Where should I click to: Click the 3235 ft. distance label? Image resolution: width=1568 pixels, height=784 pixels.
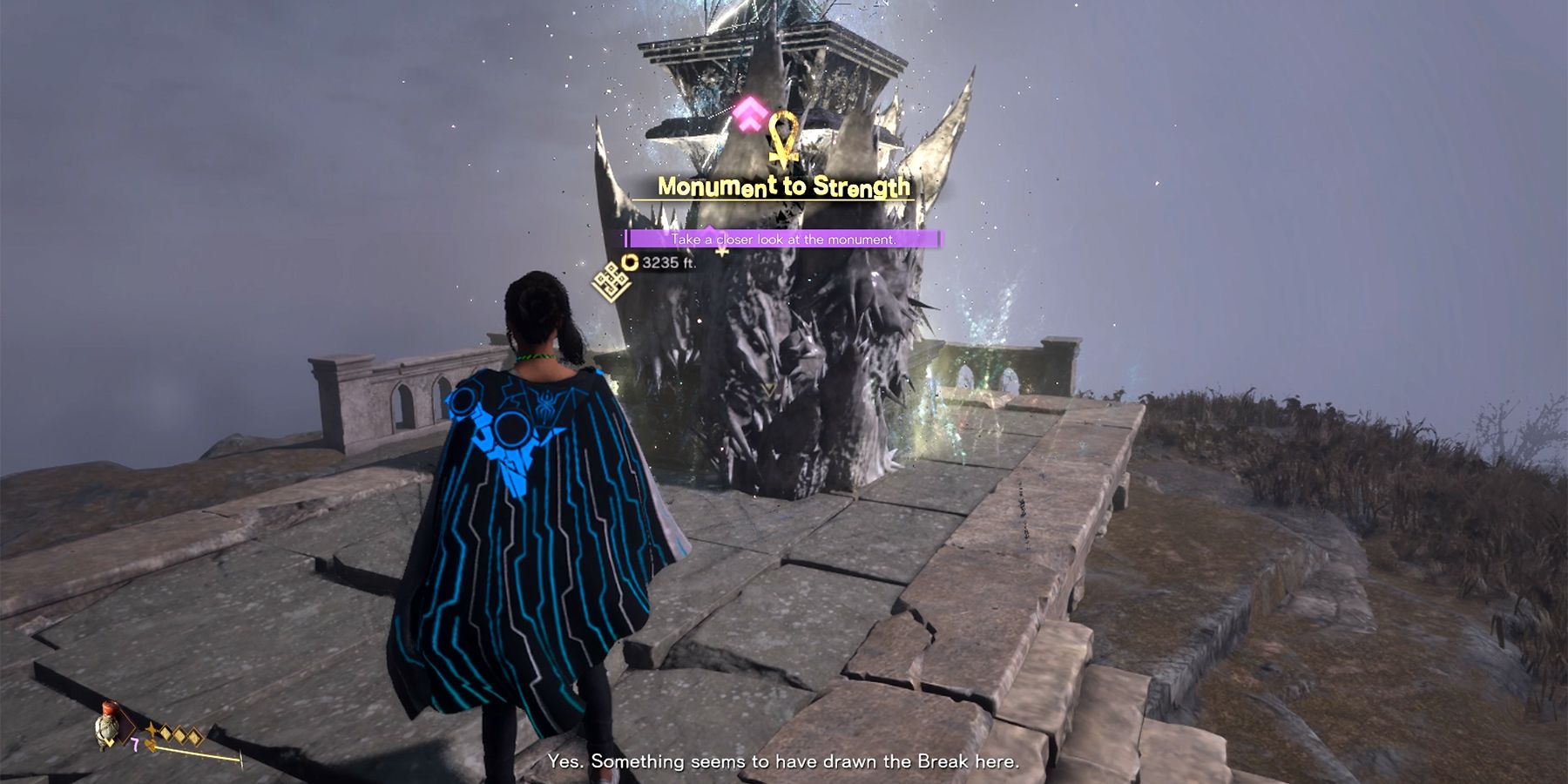668,263
